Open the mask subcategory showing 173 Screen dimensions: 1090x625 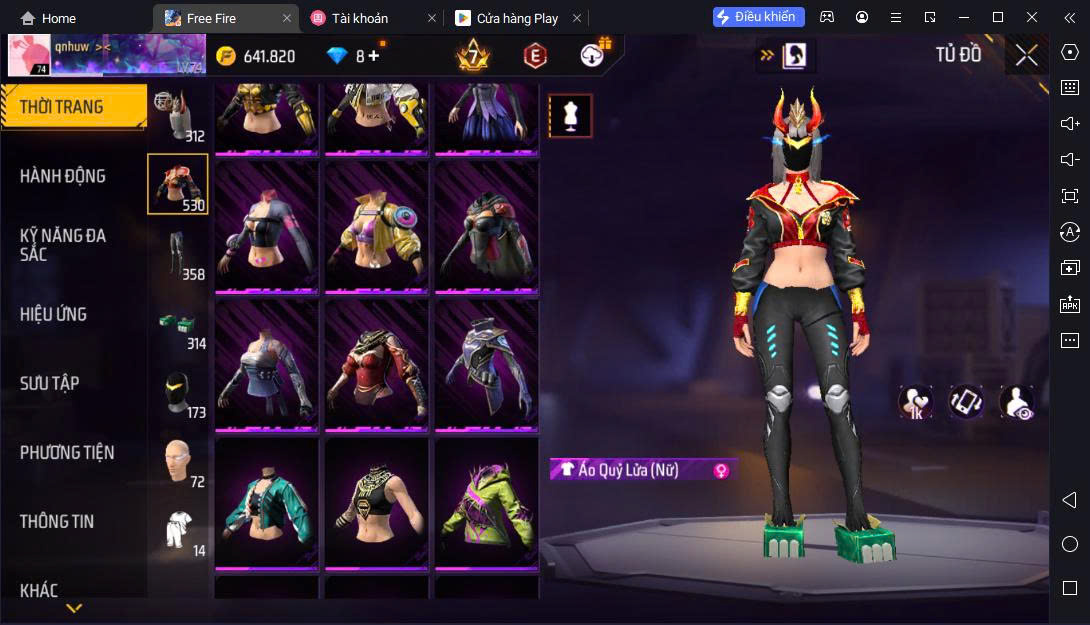pos(178,394)
